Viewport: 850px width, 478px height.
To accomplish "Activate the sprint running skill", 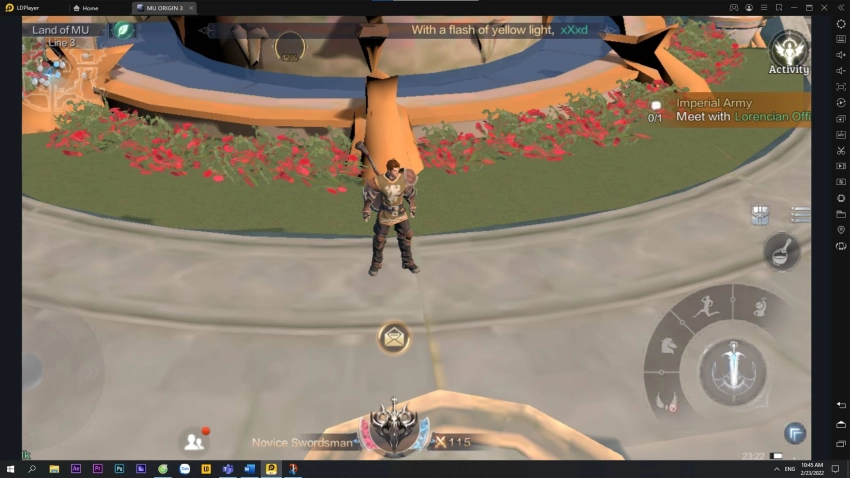I will tap(708, 306).
